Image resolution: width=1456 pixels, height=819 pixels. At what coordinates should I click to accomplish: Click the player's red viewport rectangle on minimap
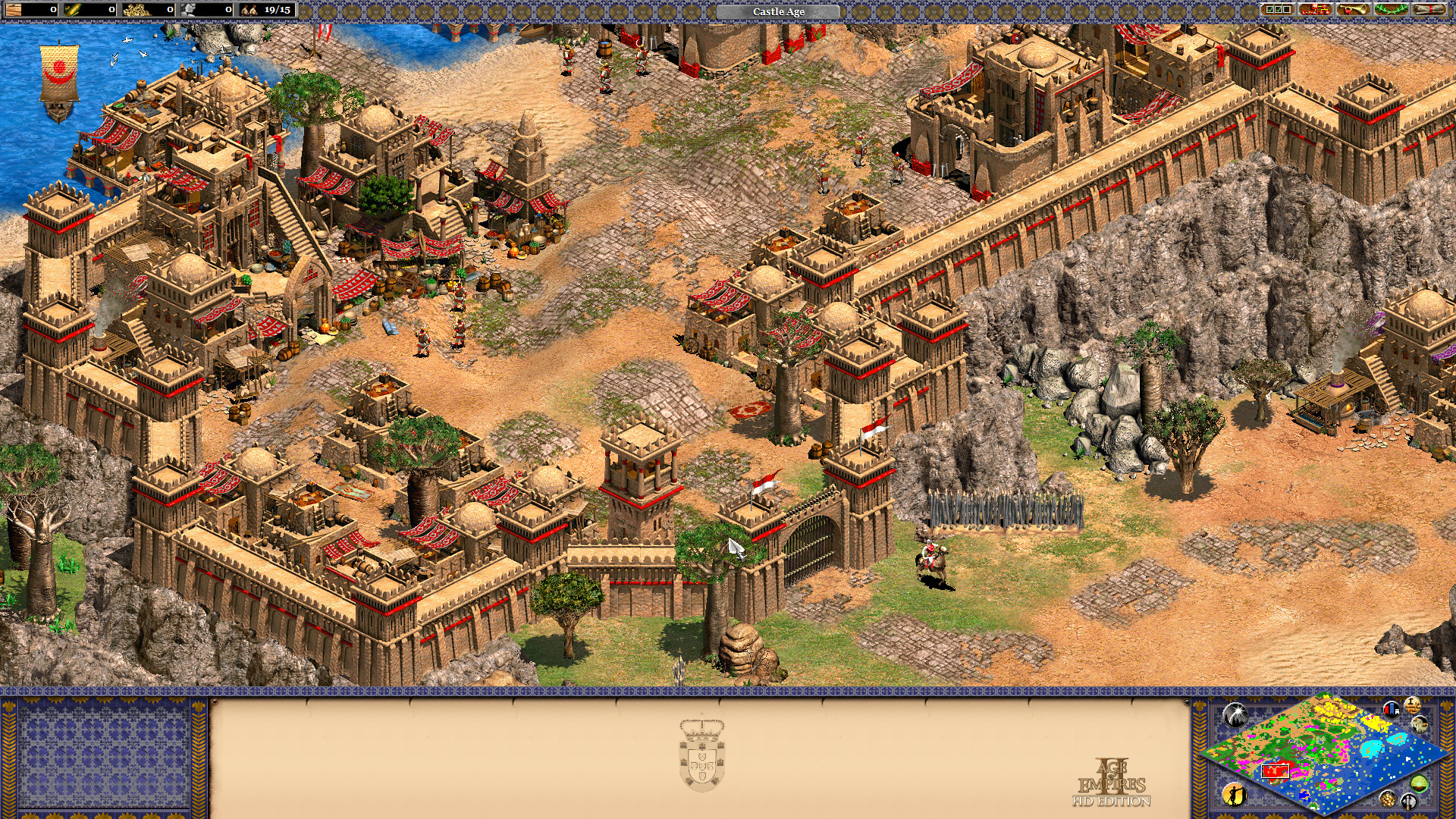pos(1276,771)
